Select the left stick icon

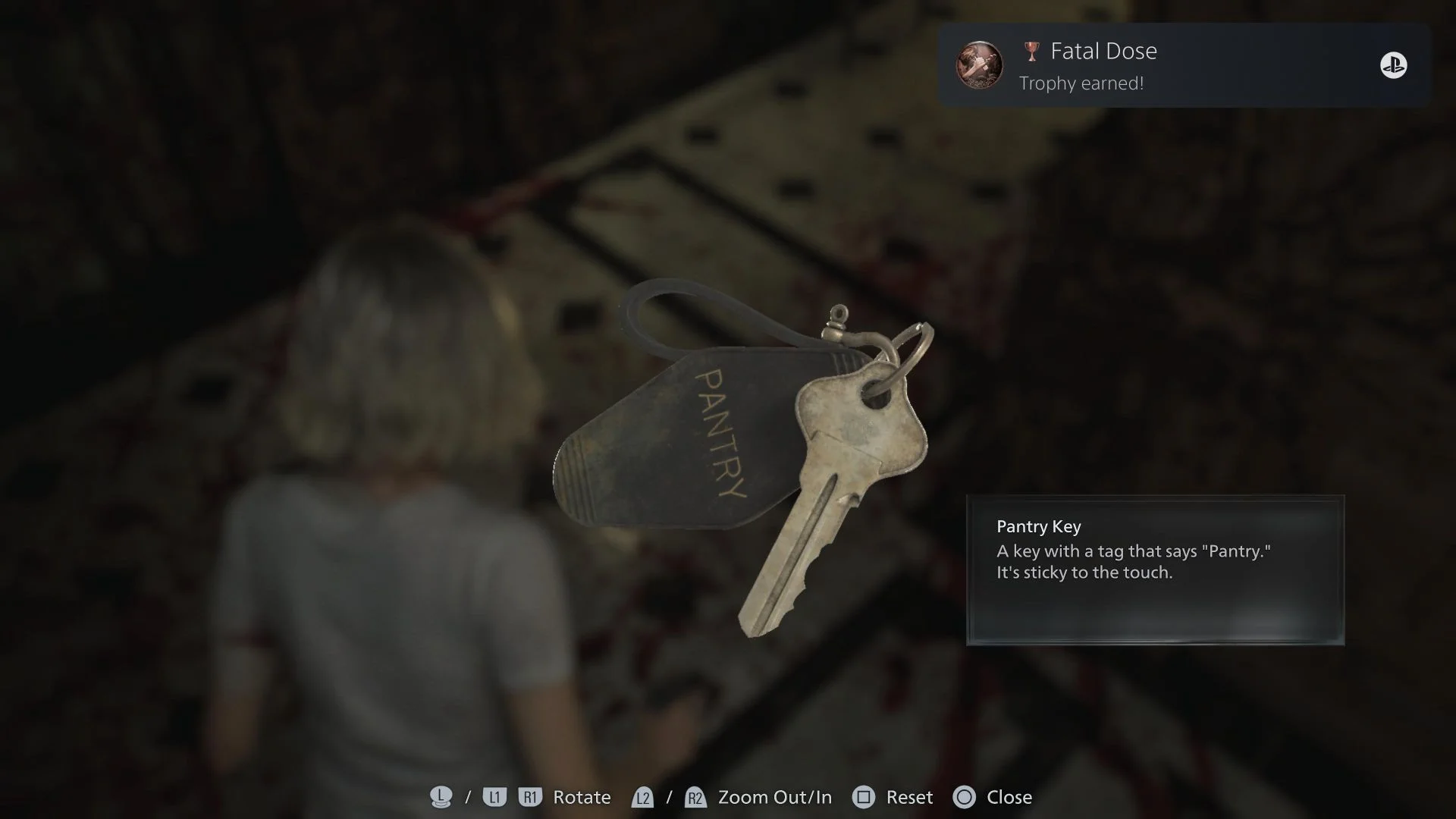click(x=440, y=797)
